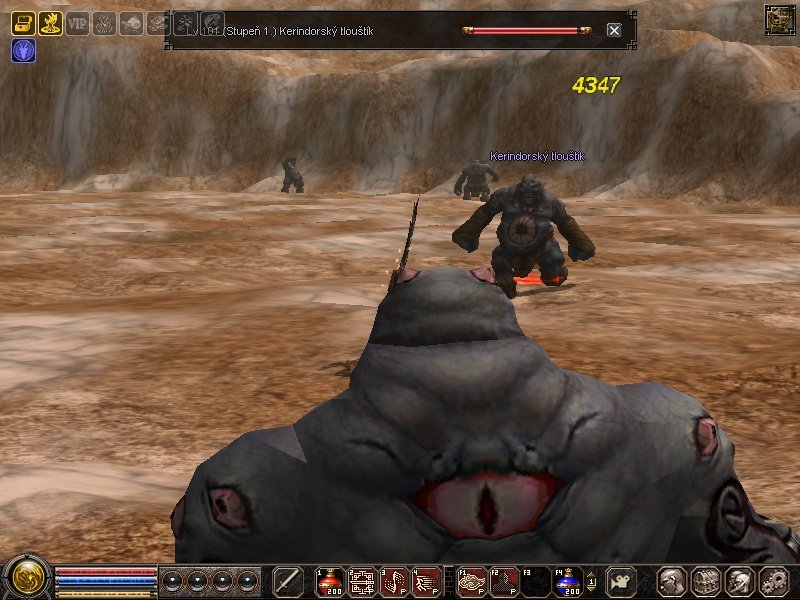Viewport: 800px width, 600px height.
Task: Open the system options gears button
Action: (774, 581)
